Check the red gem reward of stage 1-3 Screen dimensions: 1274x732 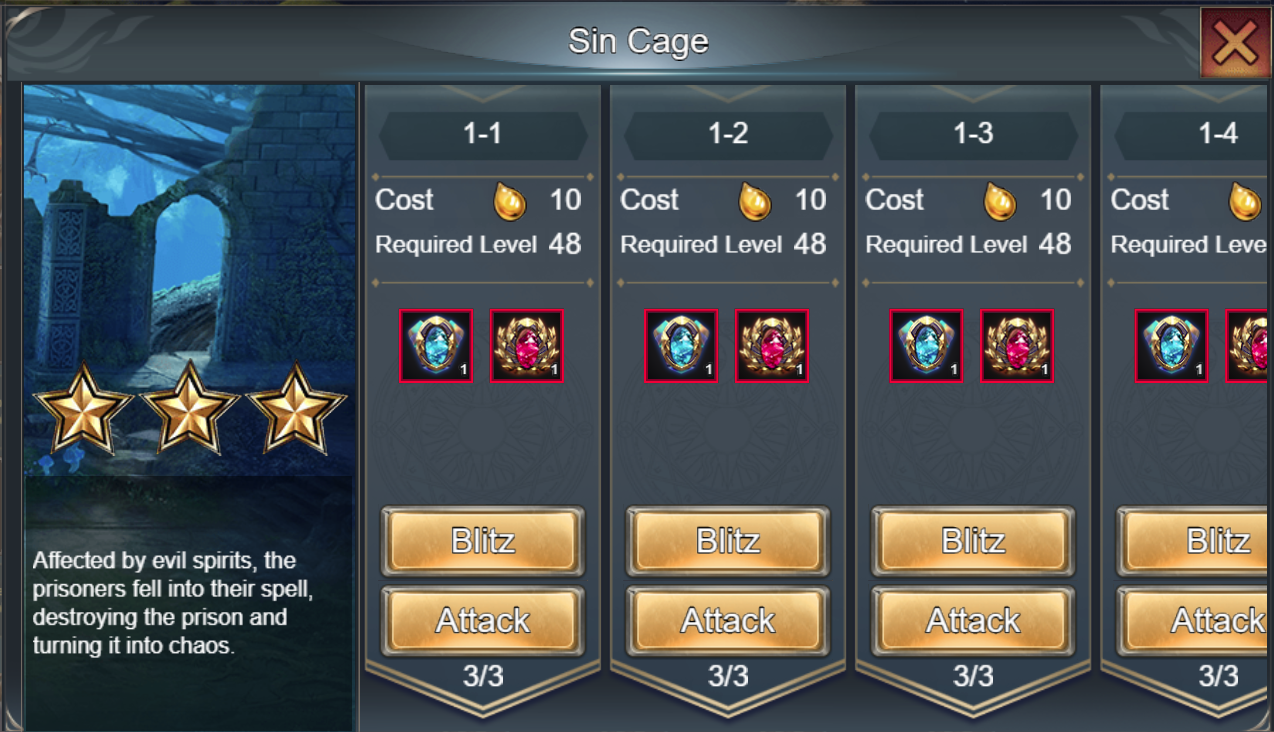point(1017,346)
